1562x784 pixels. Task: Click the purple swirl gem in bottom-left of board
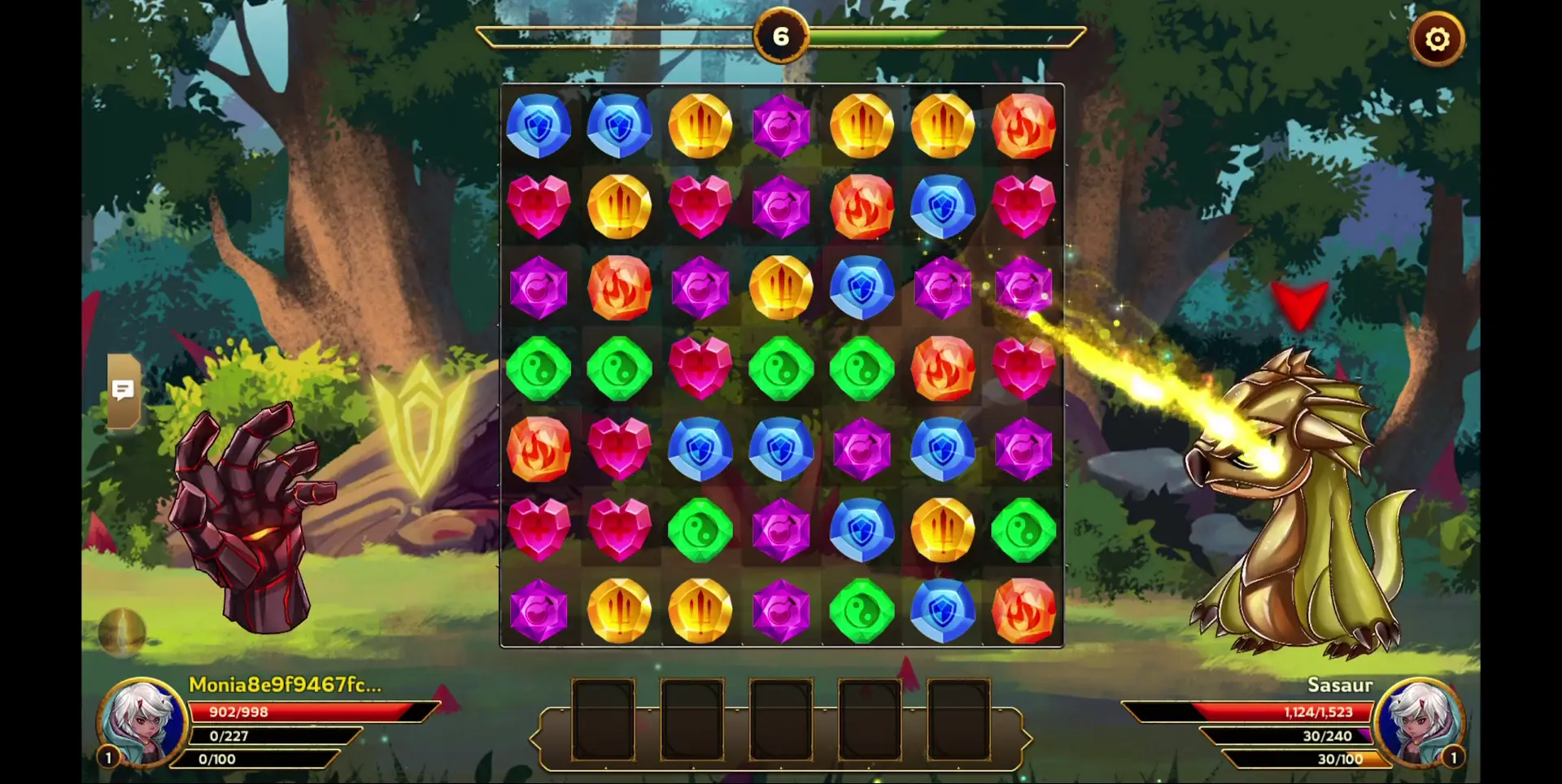tap(537, 610)
